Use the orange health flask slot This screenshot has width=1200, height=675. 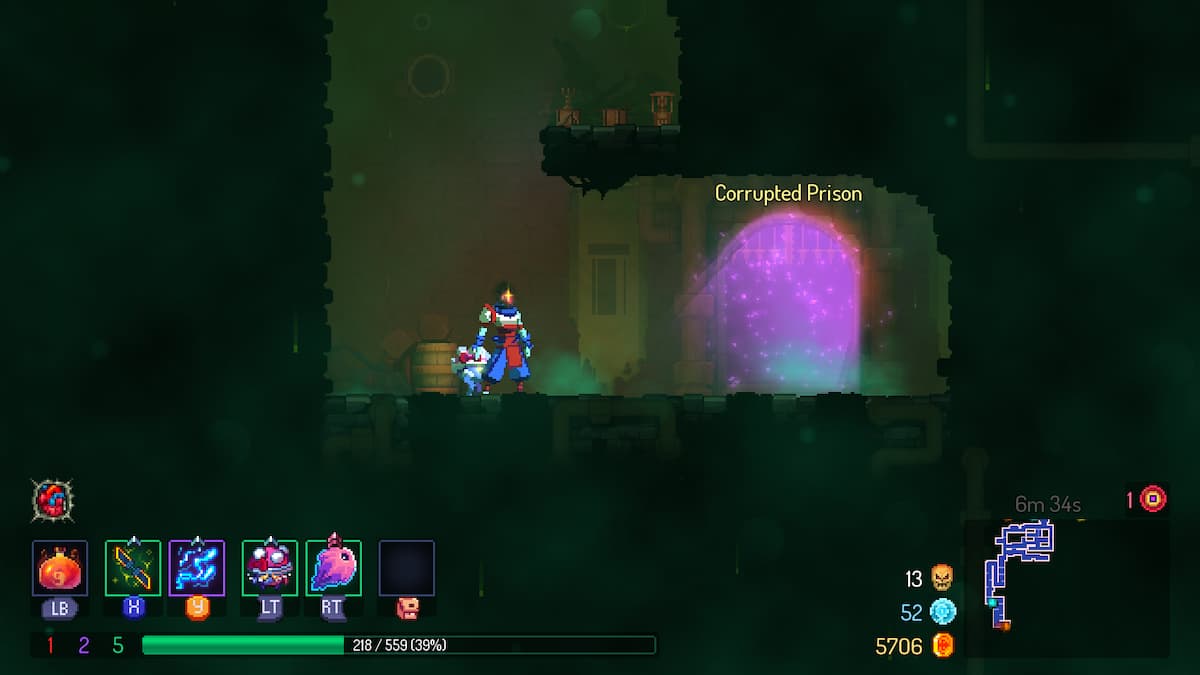pos(60,568)
